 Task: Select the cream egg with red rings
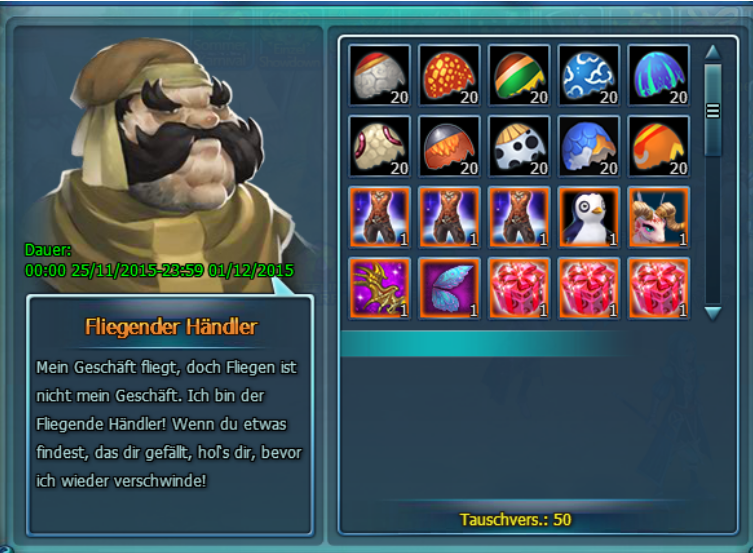(379, 146)
